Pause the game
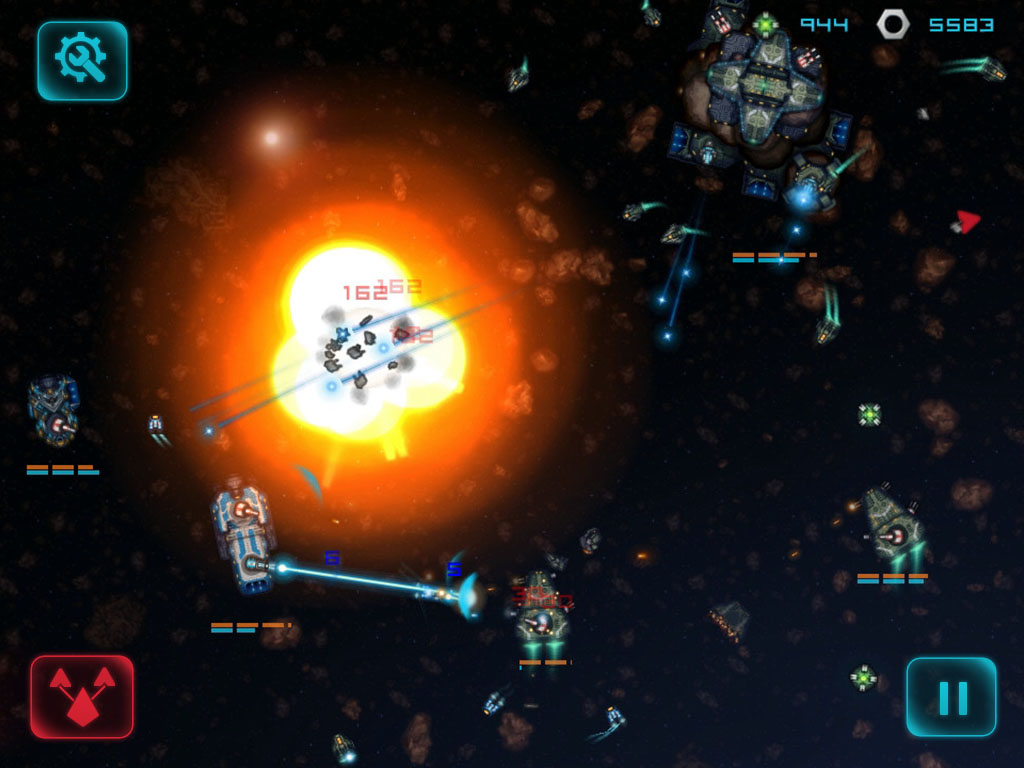The width and height of the screenshot is (1024, 768). click(x=951, y=697)
